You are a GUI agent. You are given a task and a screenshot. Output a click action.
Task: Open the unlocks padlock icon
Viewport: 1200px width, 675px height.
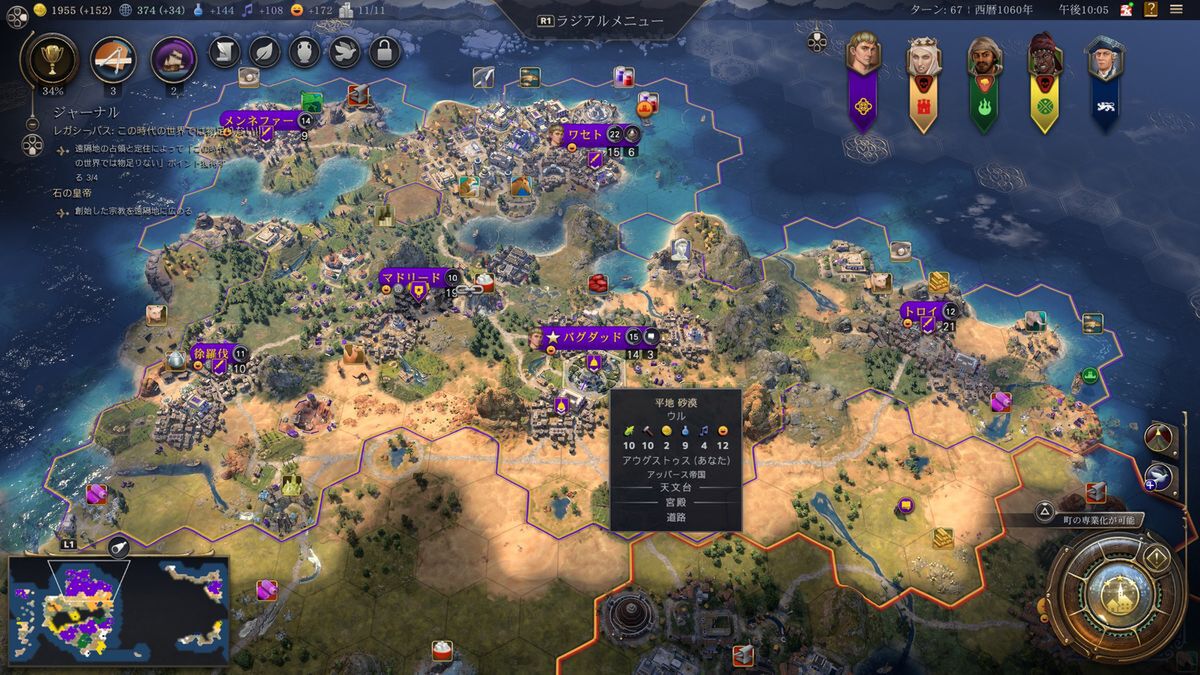point(385,51)
